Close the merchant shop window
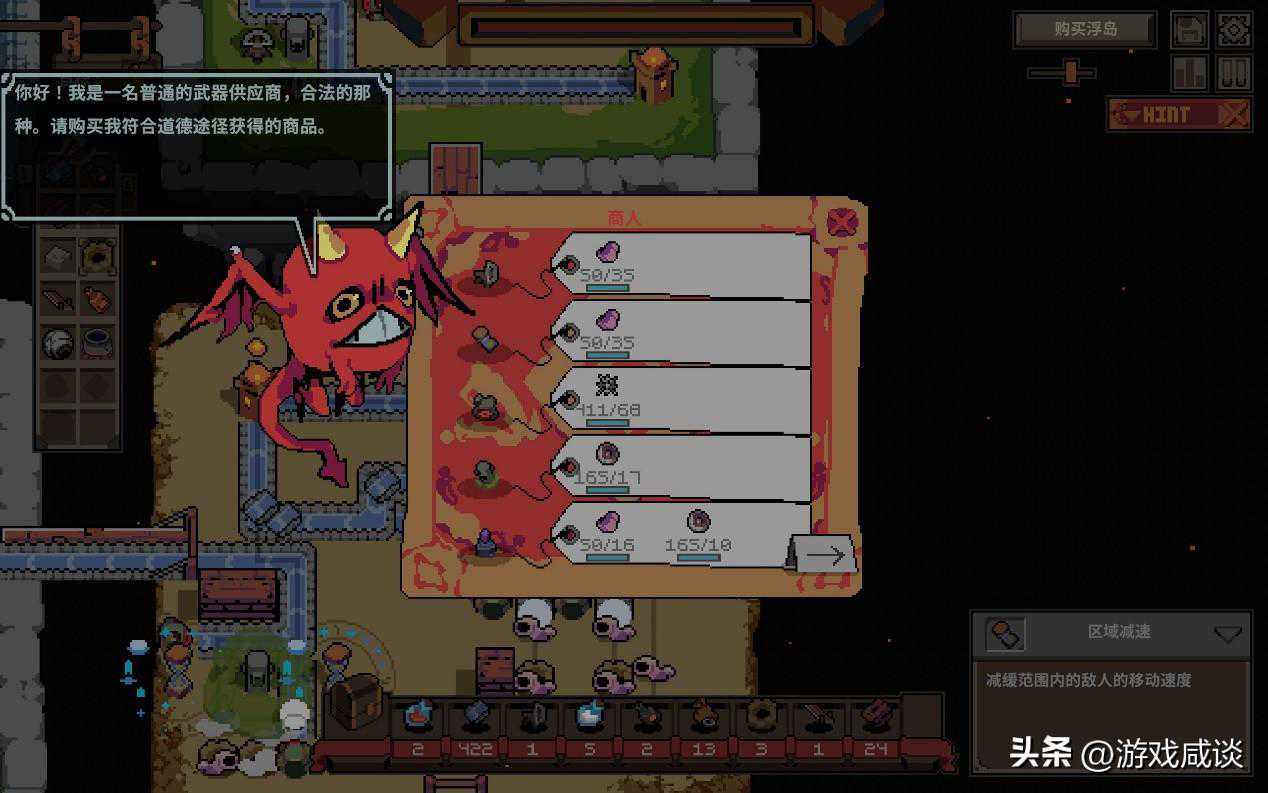The image size is (1268, 793). [842, 223]
